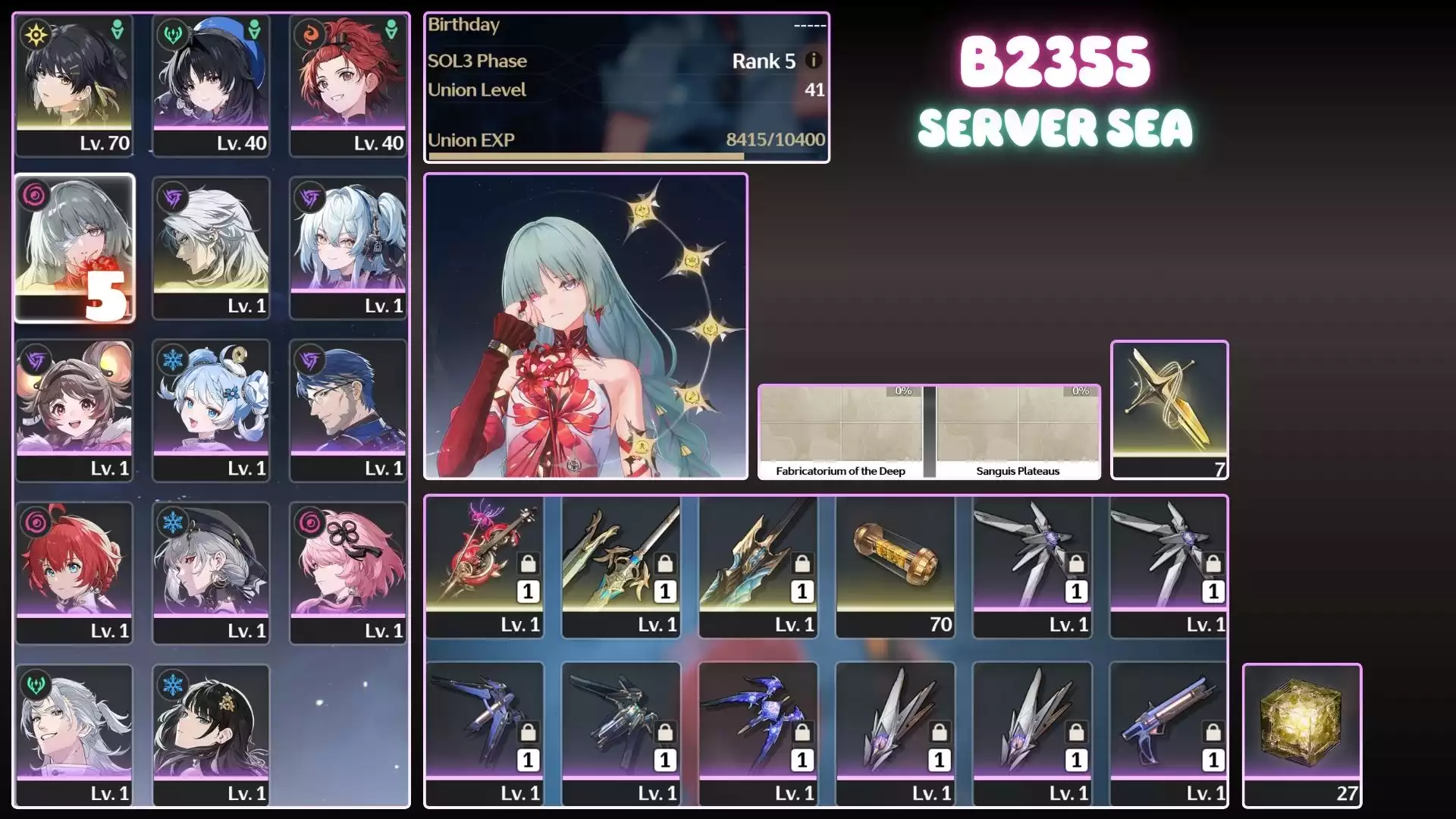Screen dimensions: 1456x819
Task: Select the Lv. 70 black-haired character portrait
Action: coord(74,85)
